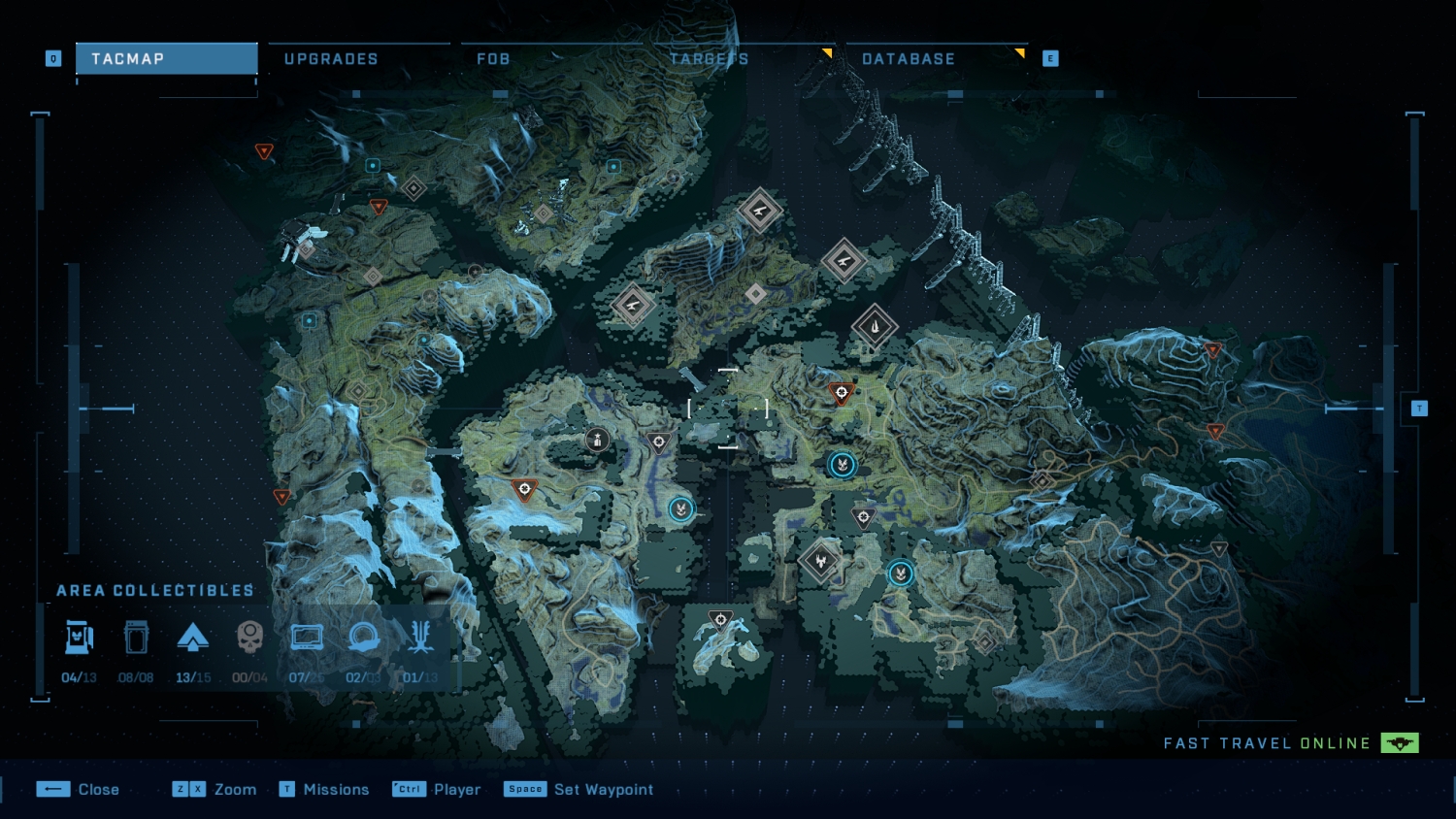Click the marine rescue soldier marker on the map
The image size is (1456, 819).
(x=595, y=440)
